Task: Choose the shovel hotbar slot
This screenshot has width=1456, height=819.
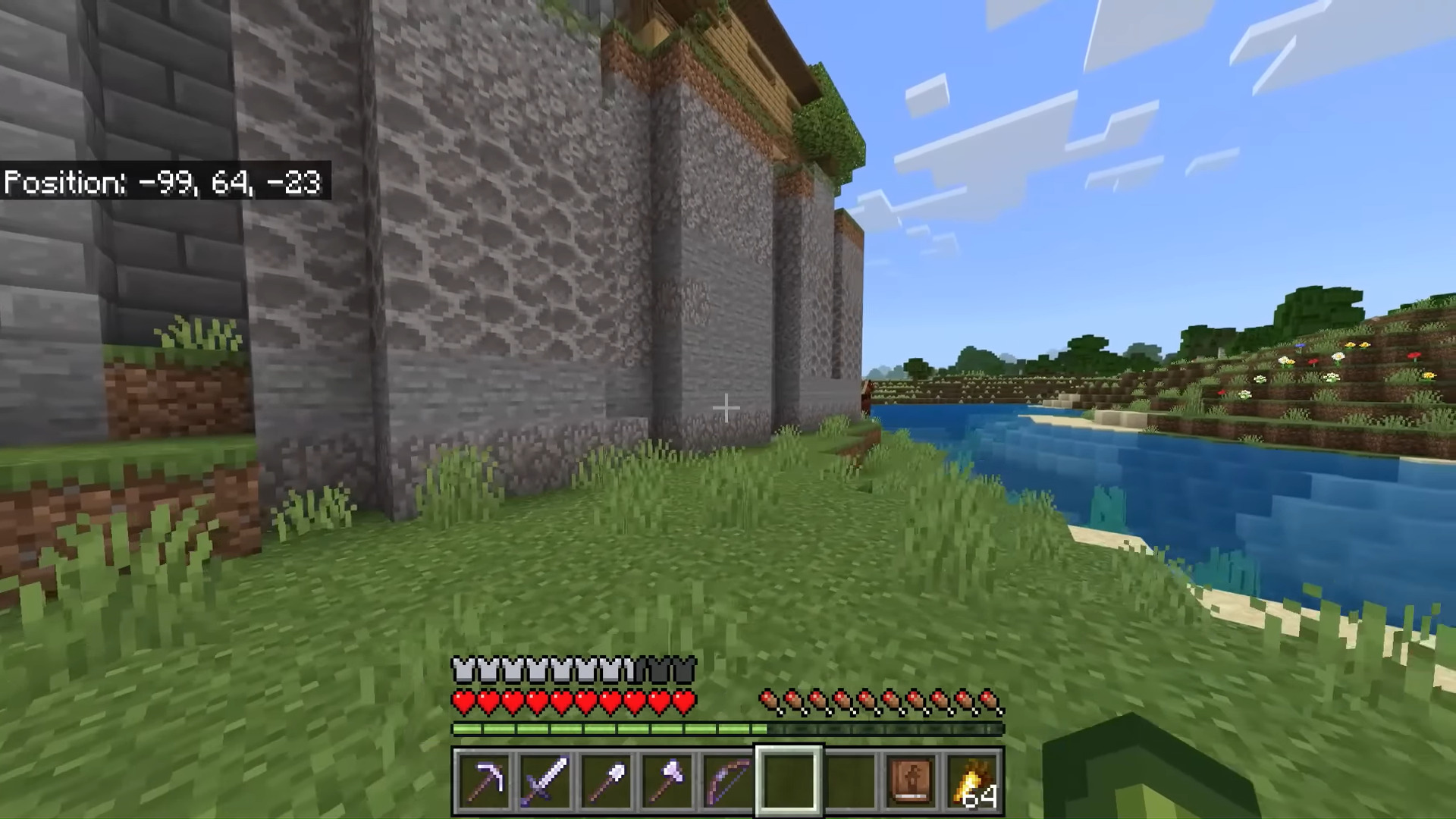Action: click(606, 781)
